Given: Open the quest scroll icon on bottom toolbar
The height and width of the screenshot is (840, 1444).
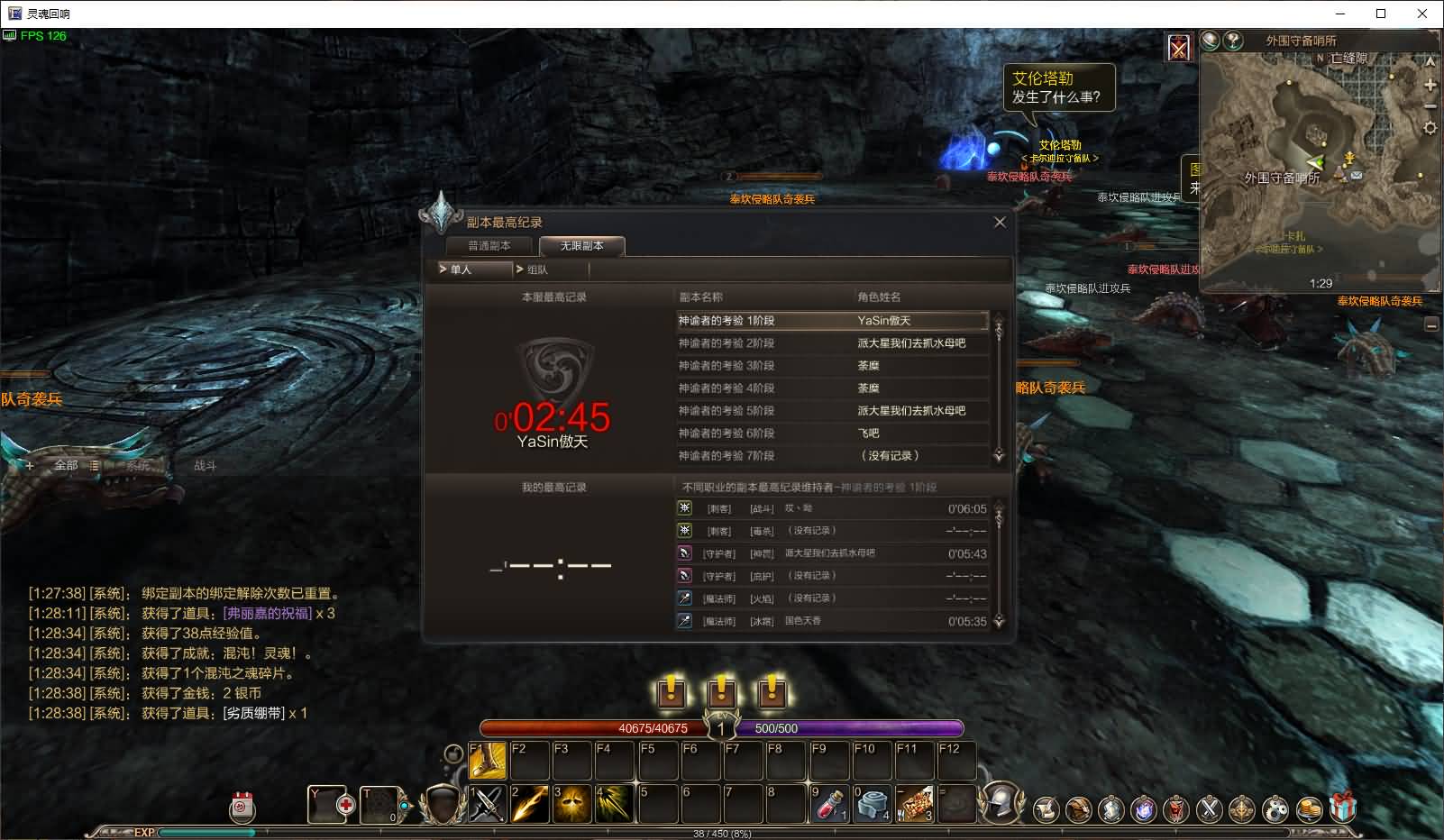Looking at the screenshot, I should click(x=1045, y=810).
